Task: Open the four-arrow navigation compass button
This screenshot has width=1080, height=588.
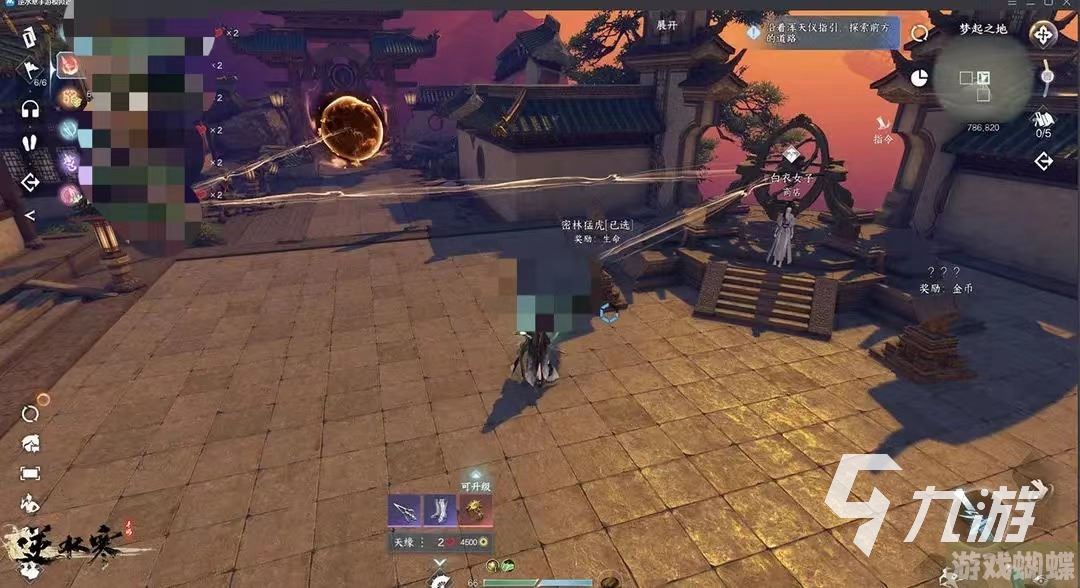Action: 1044,36
